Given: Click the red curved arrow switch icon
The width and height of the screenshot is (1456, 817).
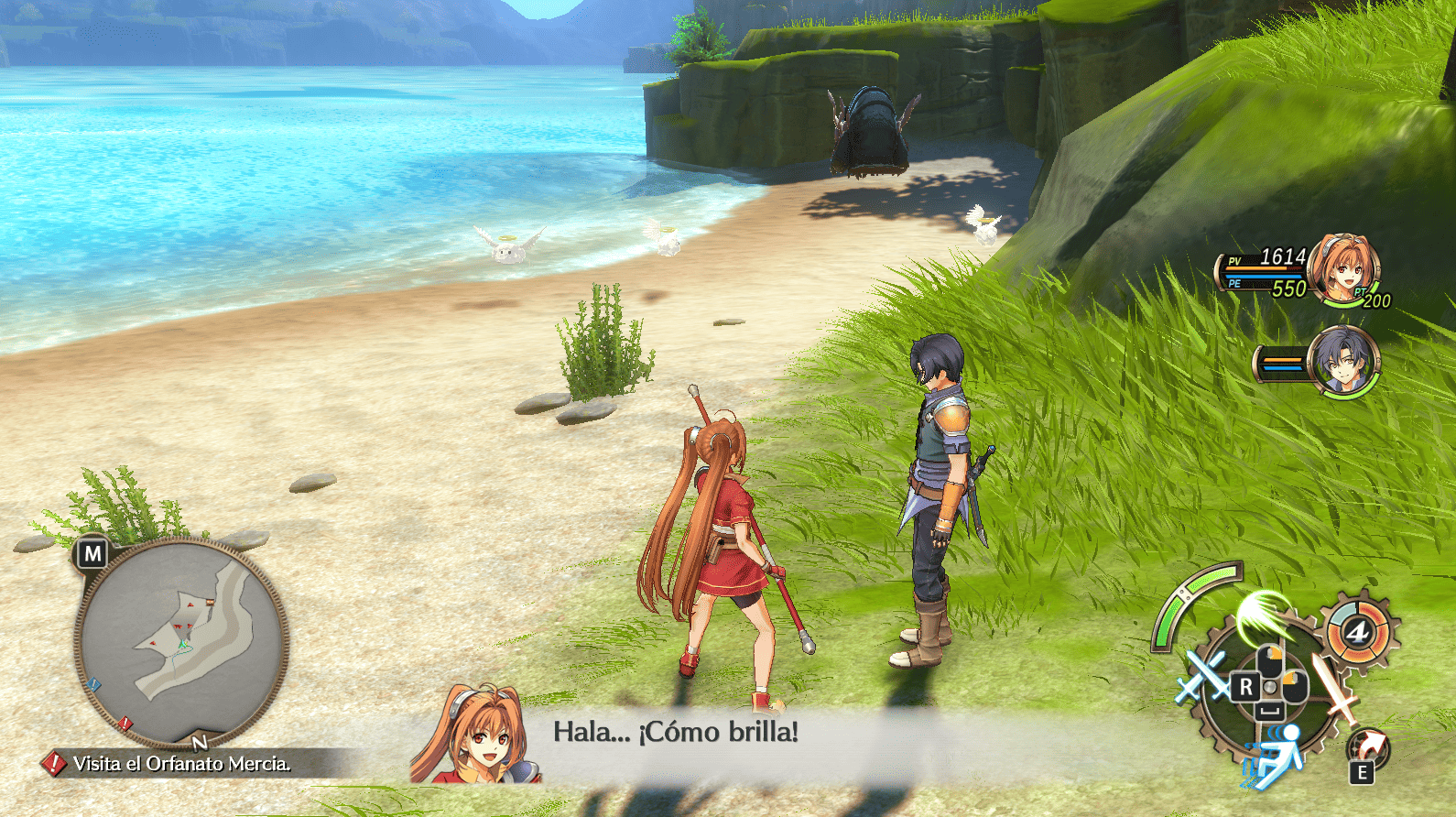Looking at the screenshot, I should (1367, 746).
